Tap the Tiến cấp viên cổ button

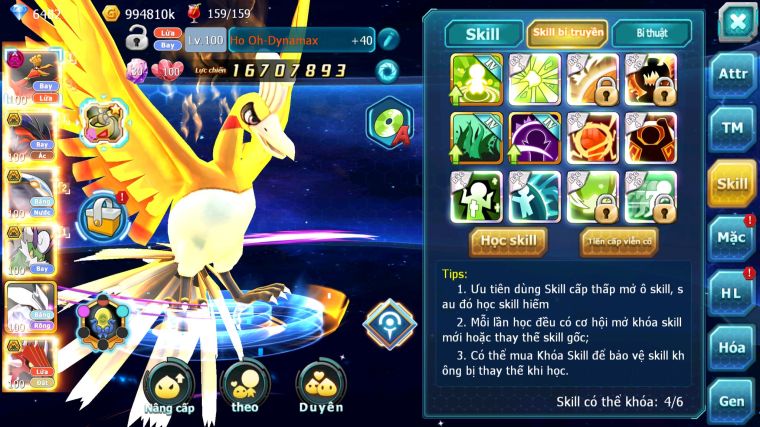pyautogui.click(x=618, y=240)
